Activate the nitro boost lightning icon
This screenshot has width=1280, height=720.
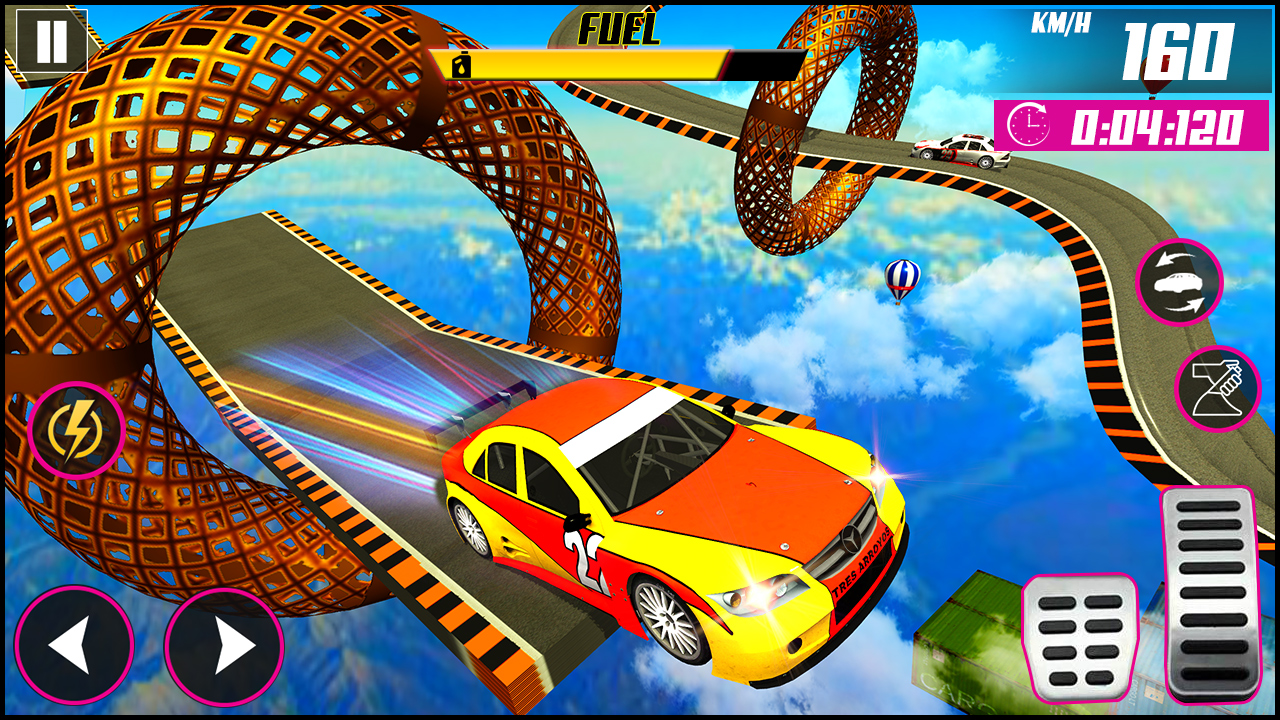pyautogui.click(x=75, y=430)
